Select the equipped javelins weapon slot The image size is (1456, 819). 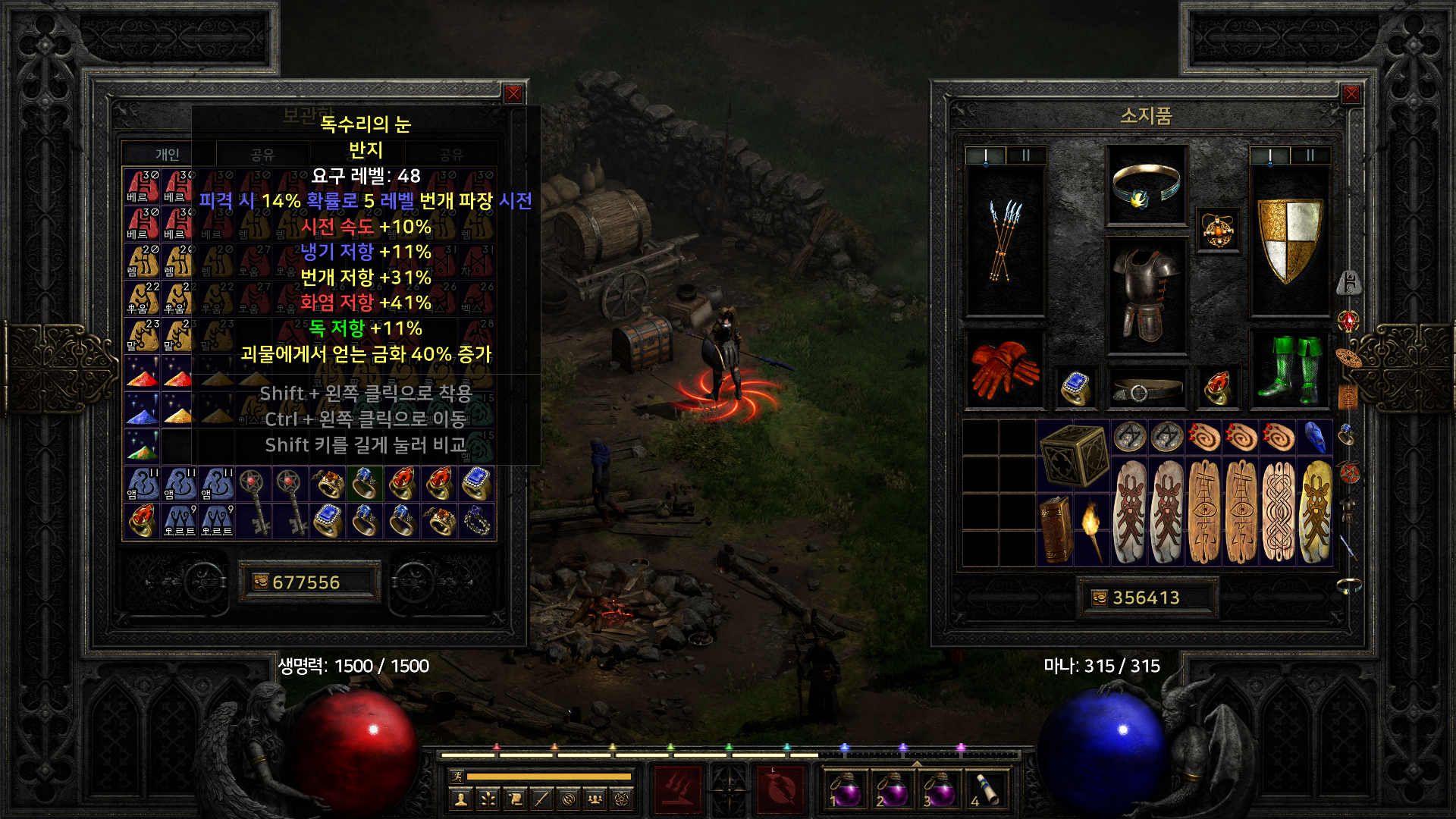point(1004,240)
